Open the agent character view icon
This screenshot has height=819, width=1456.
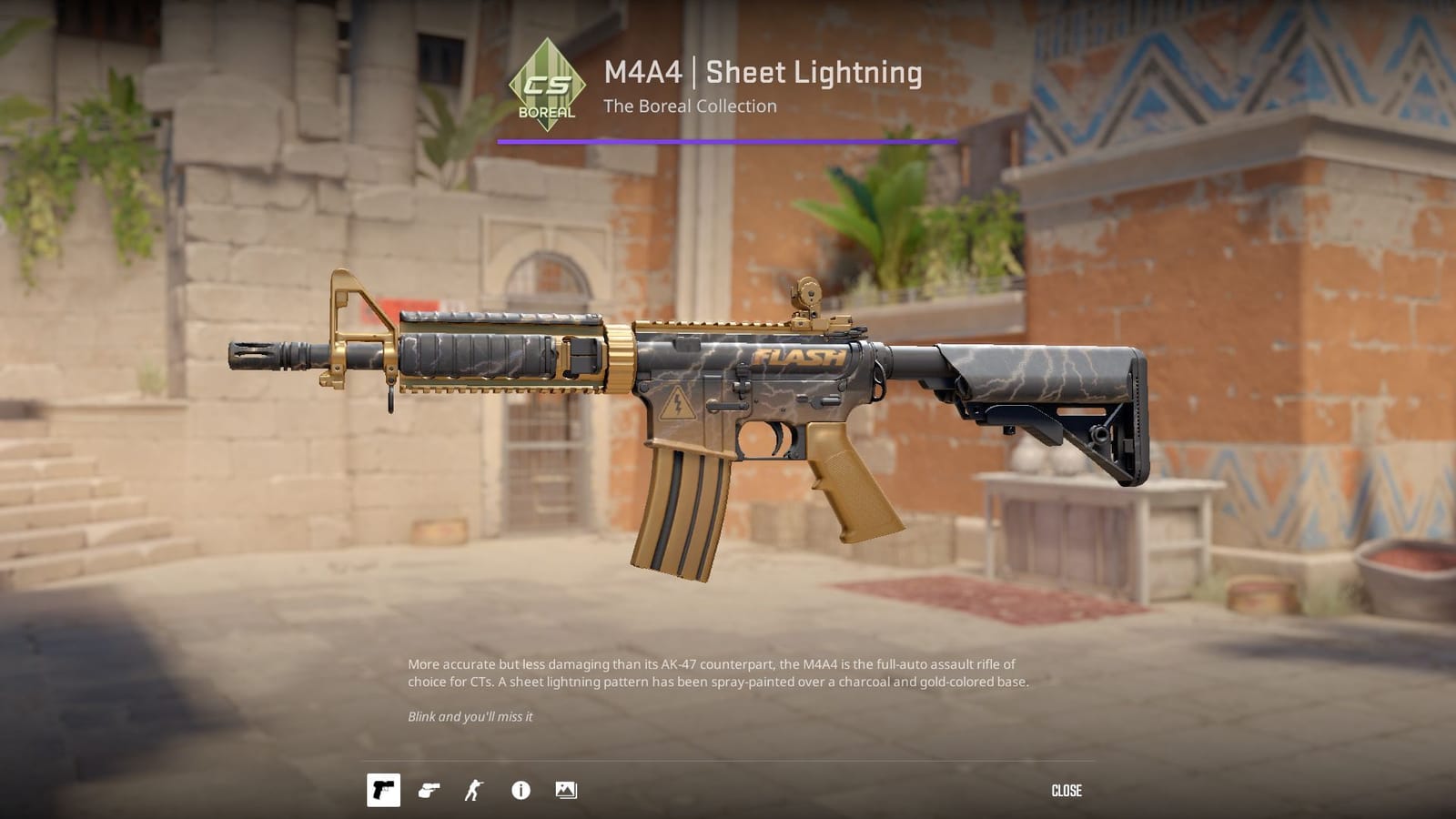[x=474, y=791]
